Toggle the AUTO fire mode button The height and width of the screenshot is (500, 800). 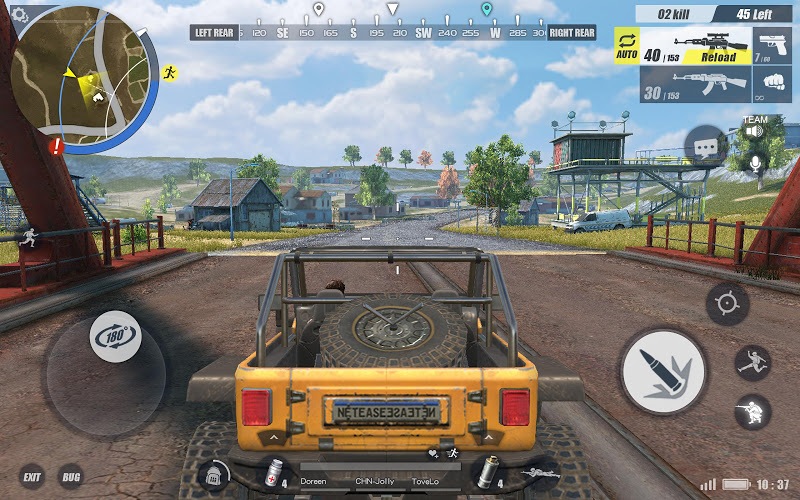tap(628, 46)
